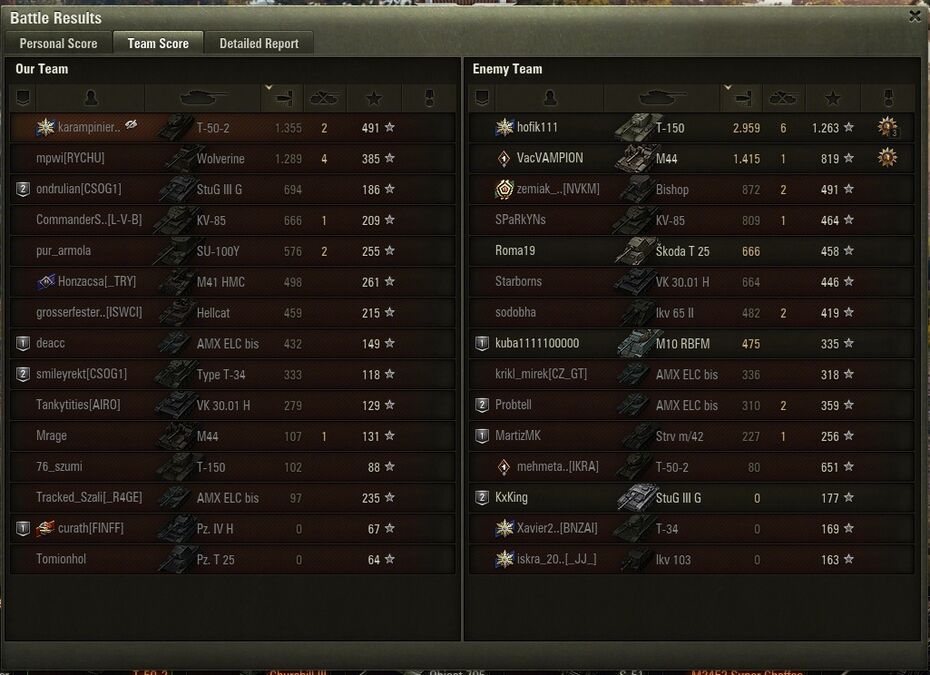930x675 pixels.
Task: Choose Roma19's Škoda T 25 row
Action: point(690,251)
